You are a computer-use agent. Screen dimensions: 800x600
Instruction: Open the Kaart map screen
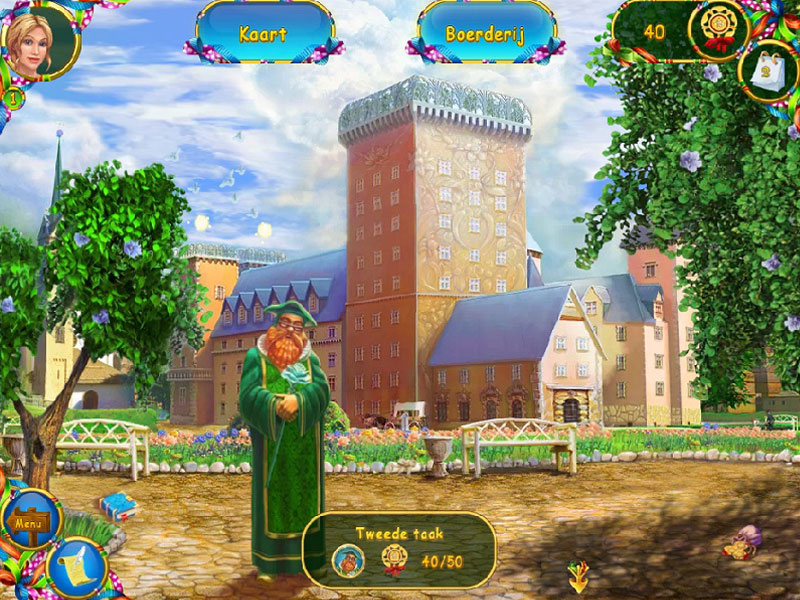(264, 33)
